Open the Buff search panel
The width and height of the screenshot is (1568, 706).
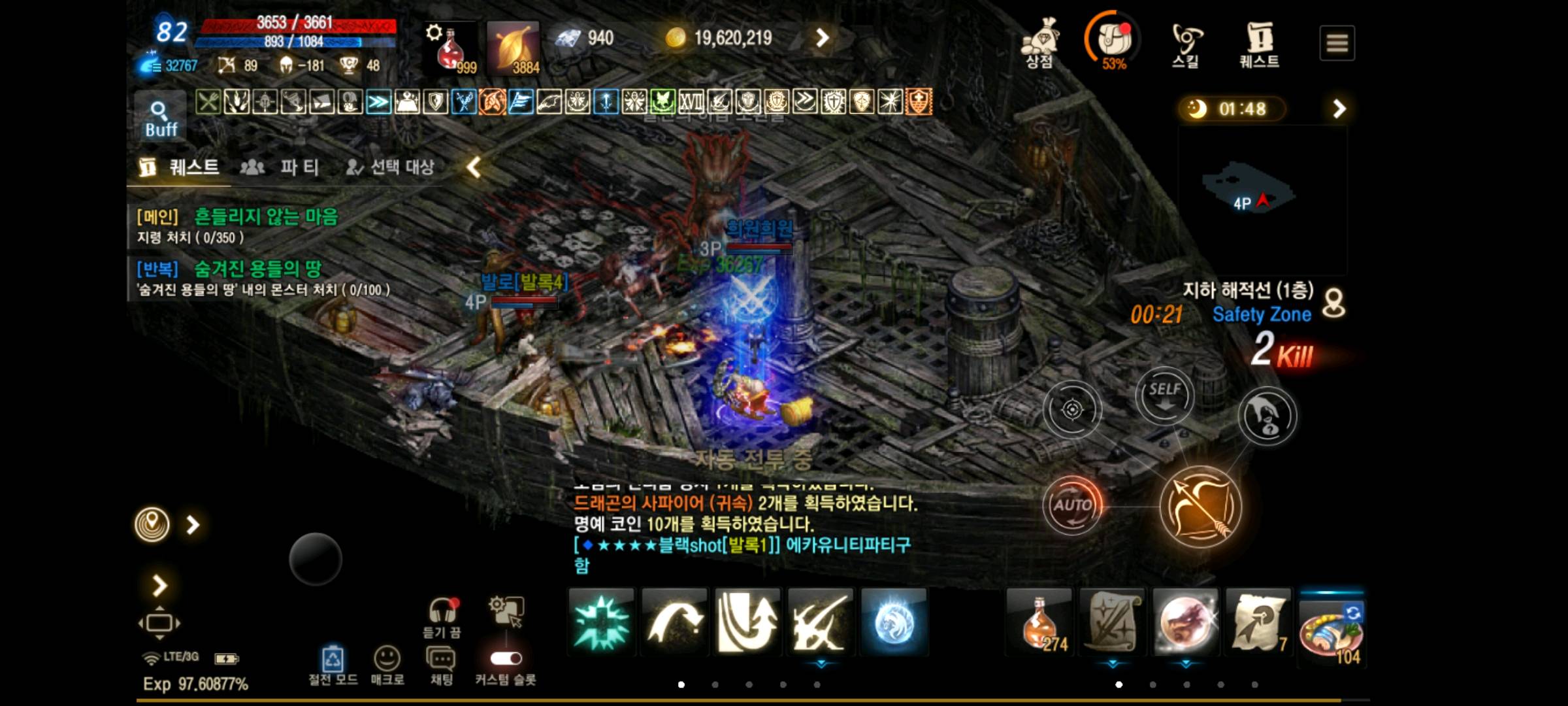(x=159, y=116)
